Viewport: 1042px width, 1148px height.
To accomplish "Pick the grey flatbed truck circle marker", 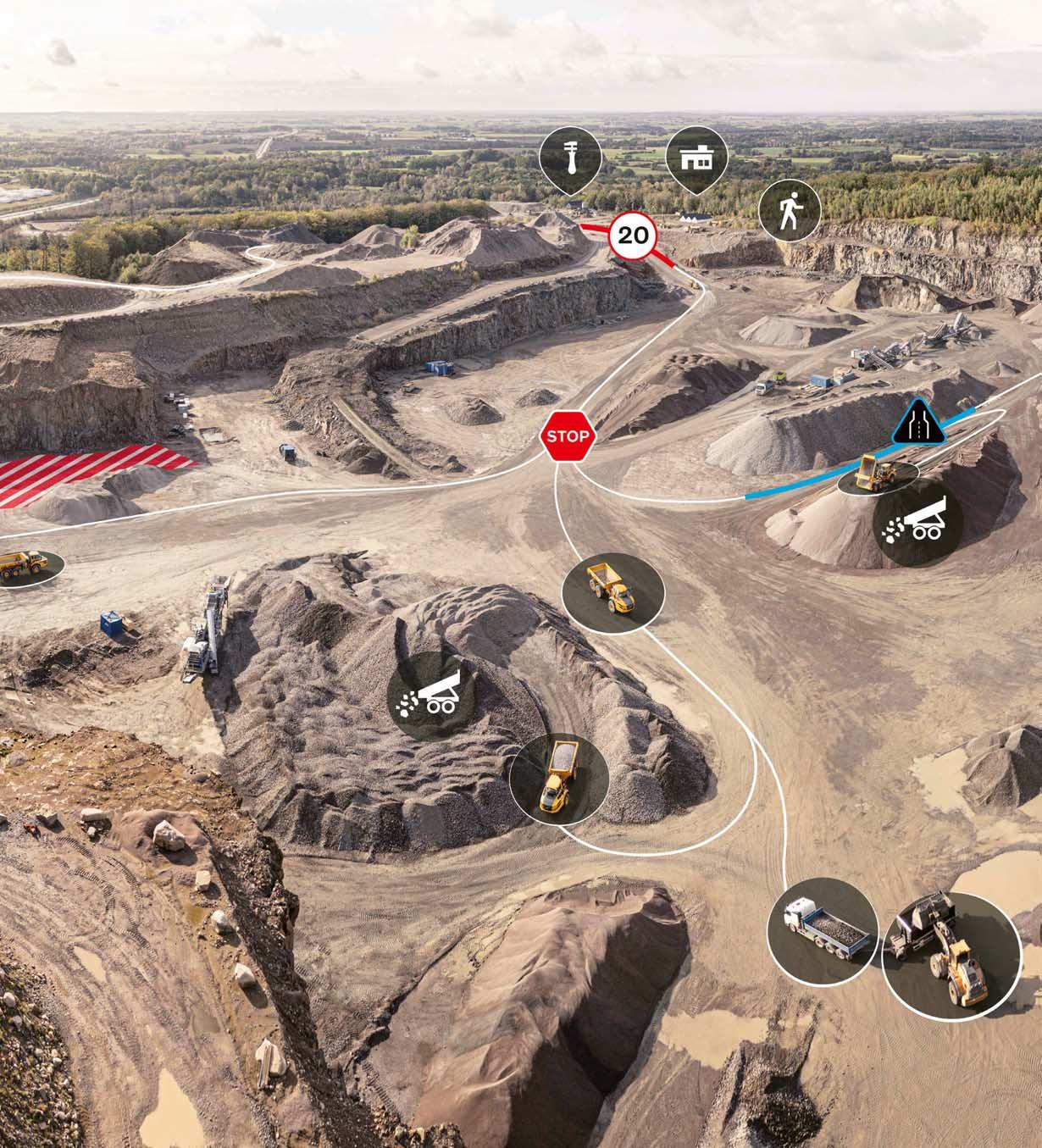I will tap(822, 925).
